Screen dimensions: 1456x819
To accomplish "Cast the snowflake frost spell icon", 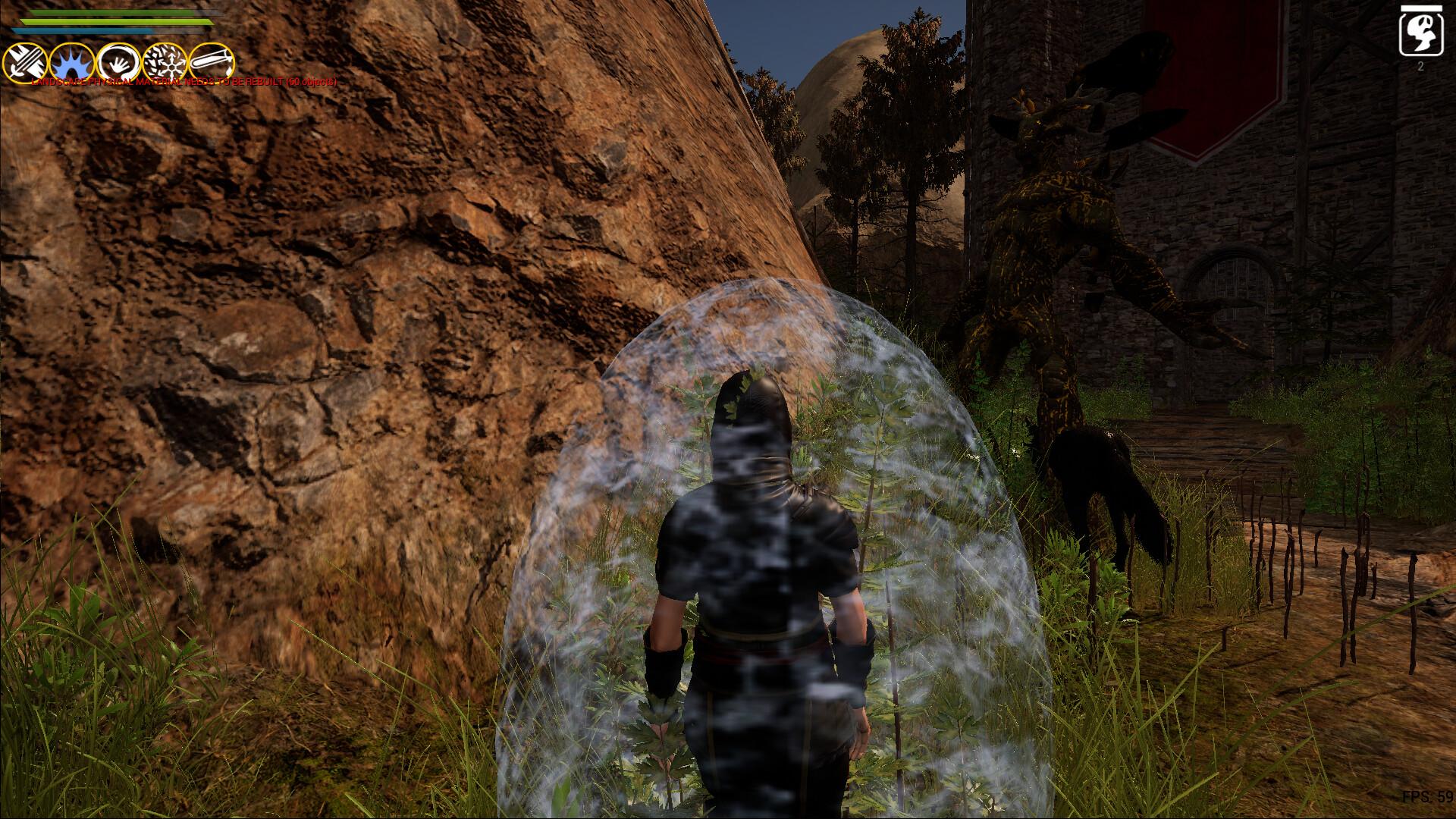I will (x=163, y=61).
